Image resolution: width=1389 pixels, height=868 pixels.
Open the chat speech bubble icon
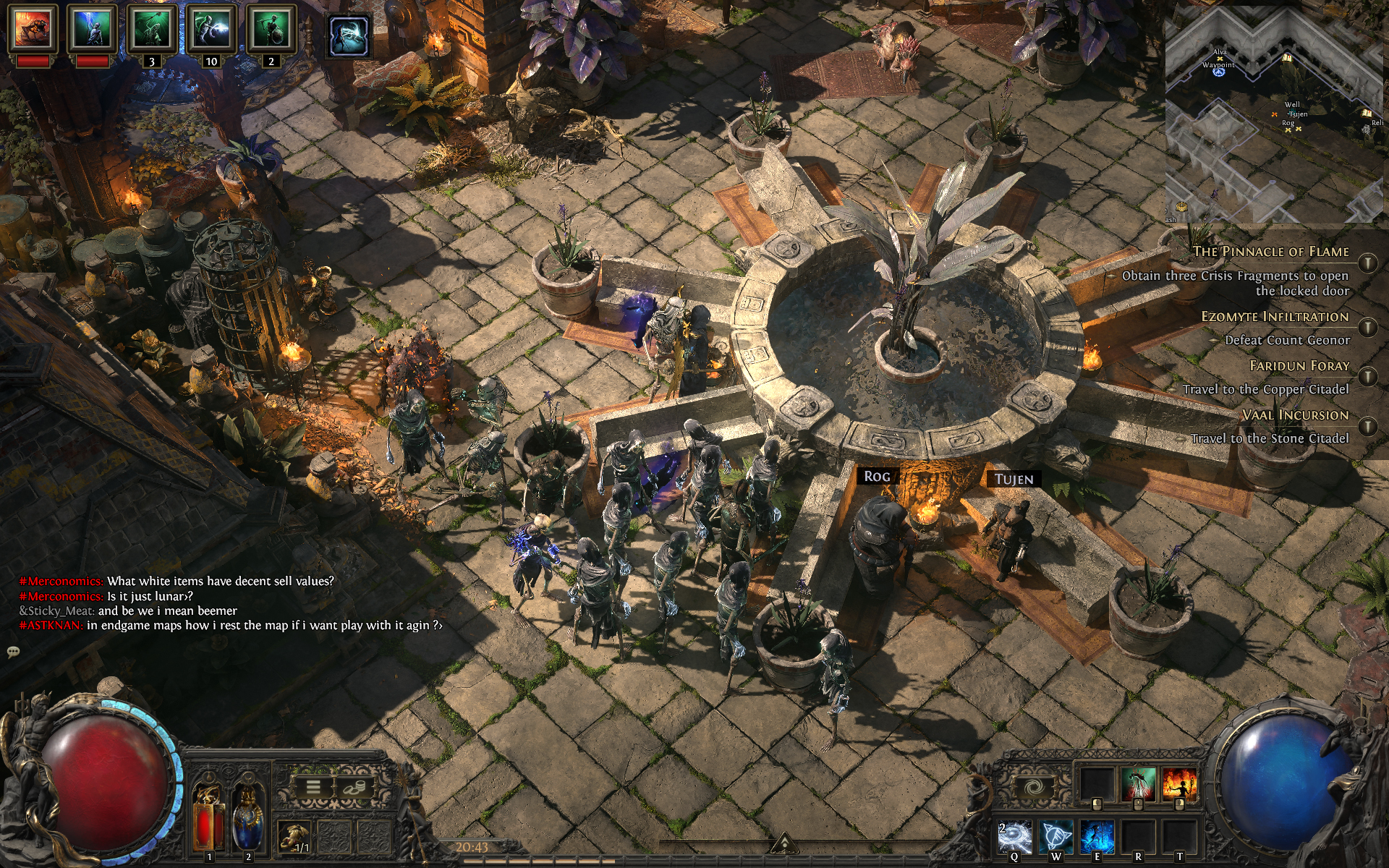(x=12, y=652)
